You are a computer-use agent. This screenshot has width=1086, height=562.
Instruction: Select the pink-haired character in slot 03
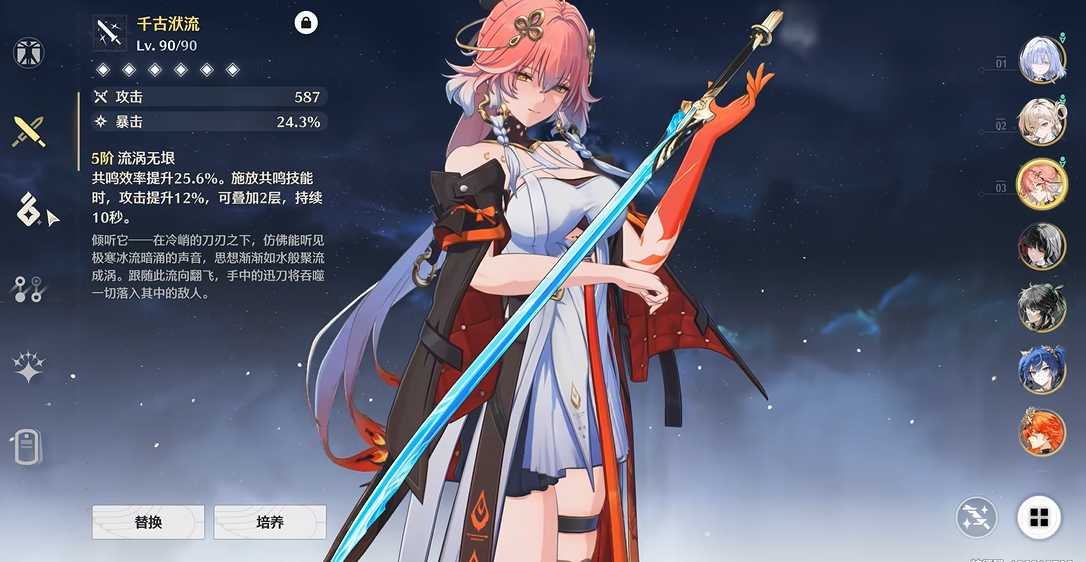pyautogui.click(x=1042, y=184)
